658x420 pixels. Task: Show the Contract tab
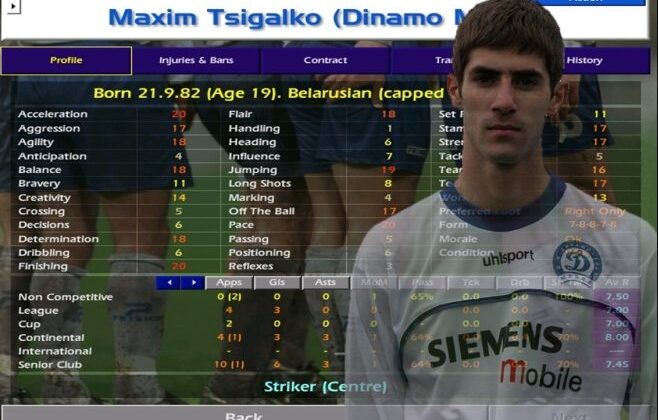pos(325,61)
